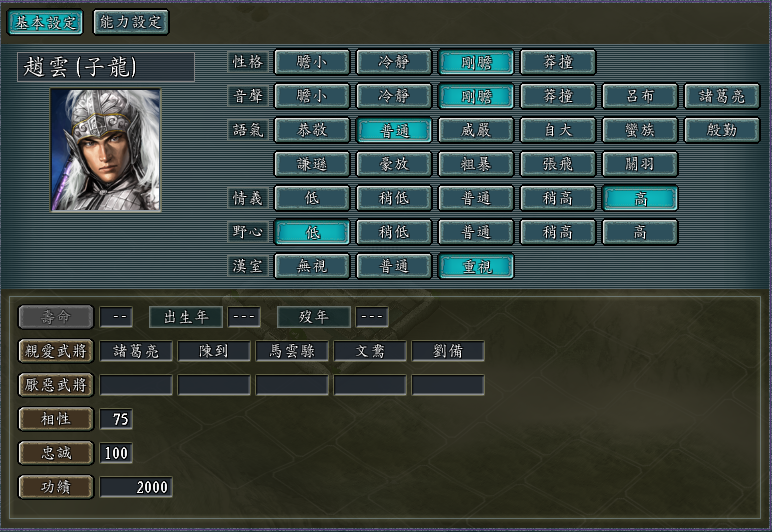The image size is (772, 532).
Task: Choose 無視 for 漢室
Action: coord(312,266)
